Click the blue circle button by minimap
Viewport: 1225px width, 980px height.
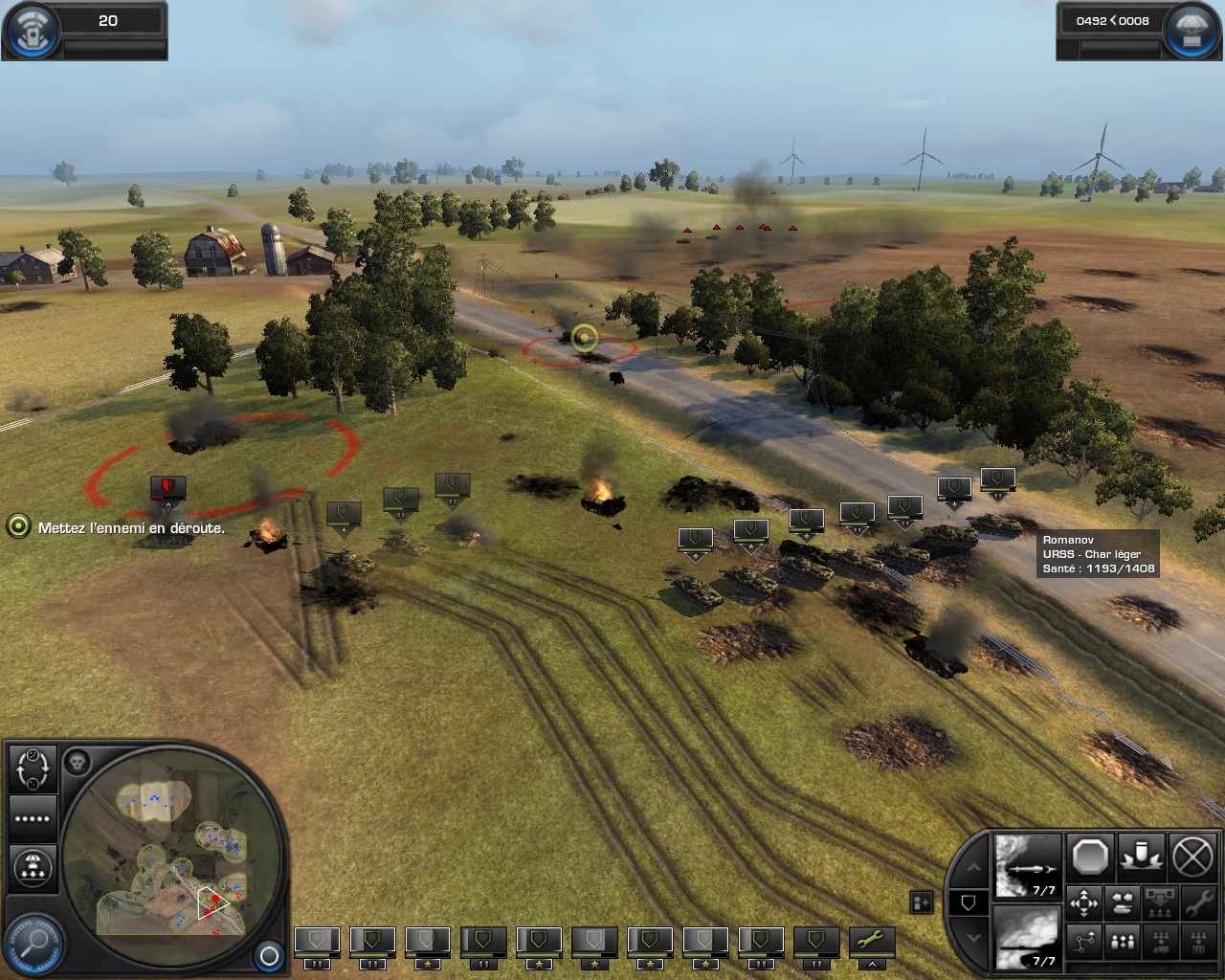click(x=269, y=955)
